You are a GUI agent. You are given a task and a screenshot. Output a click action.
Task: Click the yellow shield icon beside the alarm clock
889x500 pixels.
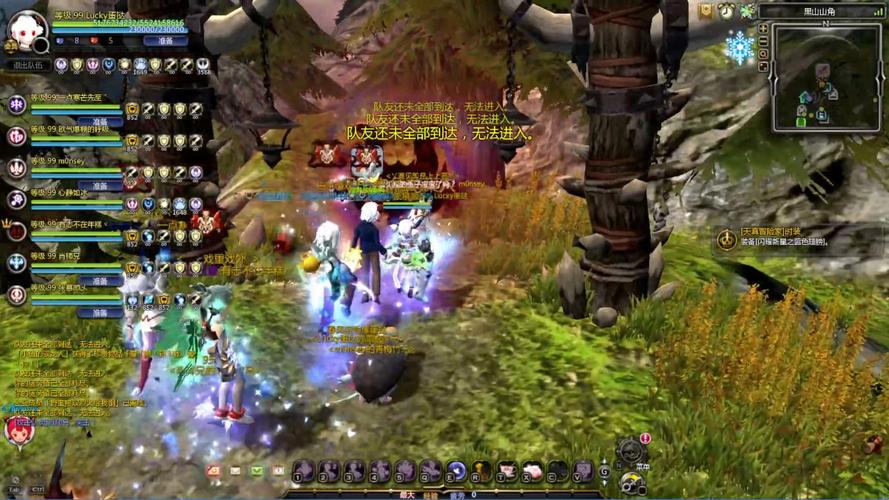pos(707,11)
